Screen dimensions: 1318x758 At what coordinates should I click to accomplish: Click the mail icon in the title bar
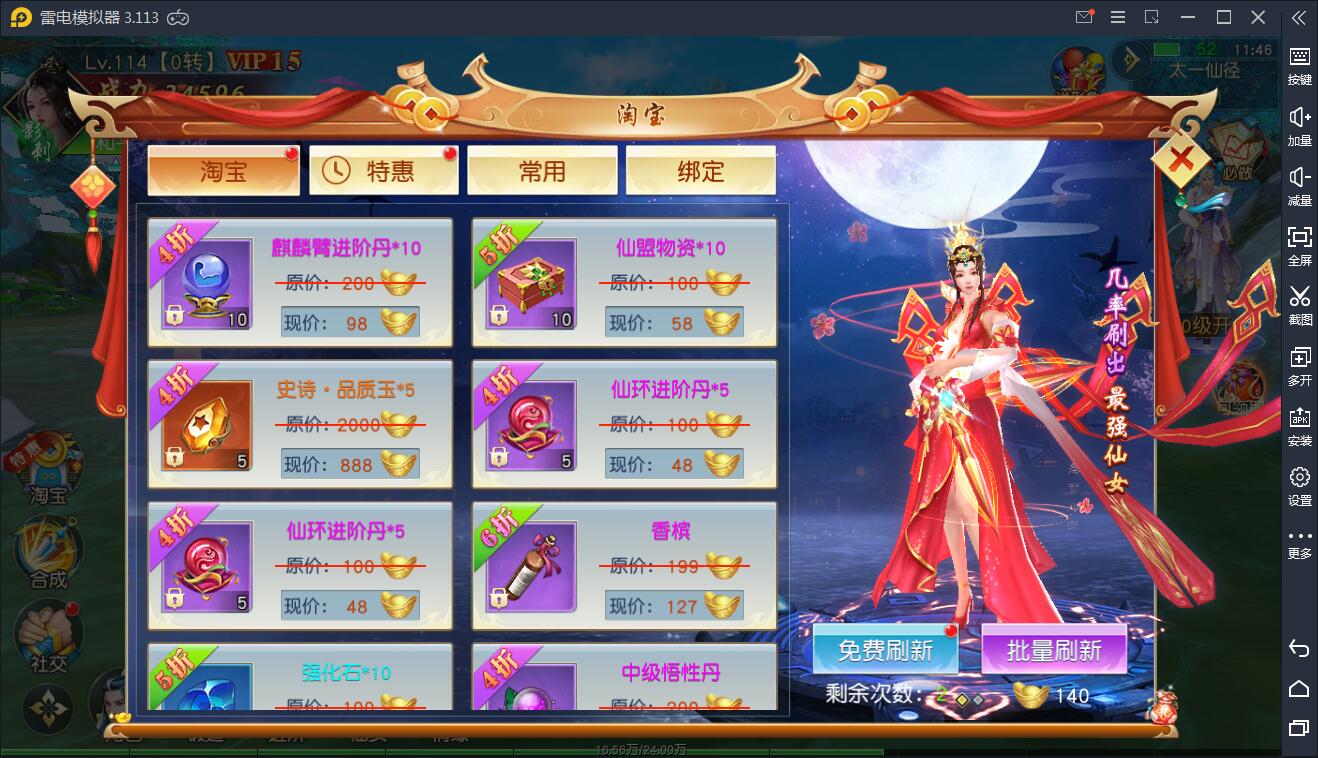(x=1083, y=17)
